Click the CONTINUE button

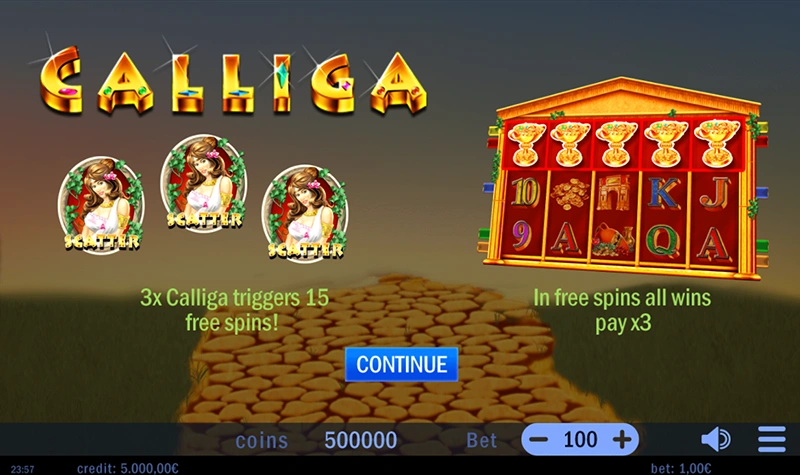coord(401,364)
